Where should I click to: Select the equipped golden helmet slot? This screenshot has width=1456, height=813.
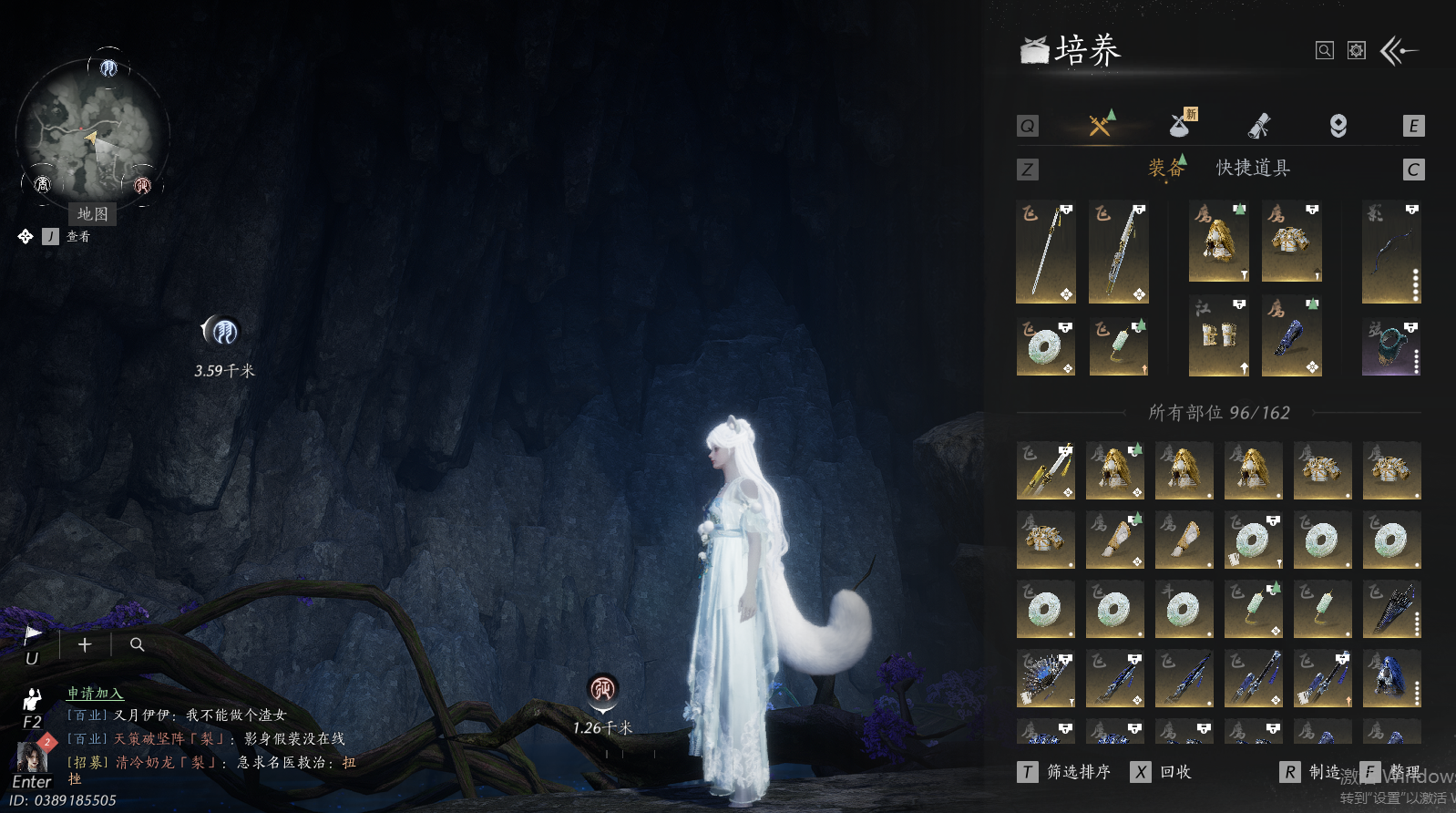1218,242
